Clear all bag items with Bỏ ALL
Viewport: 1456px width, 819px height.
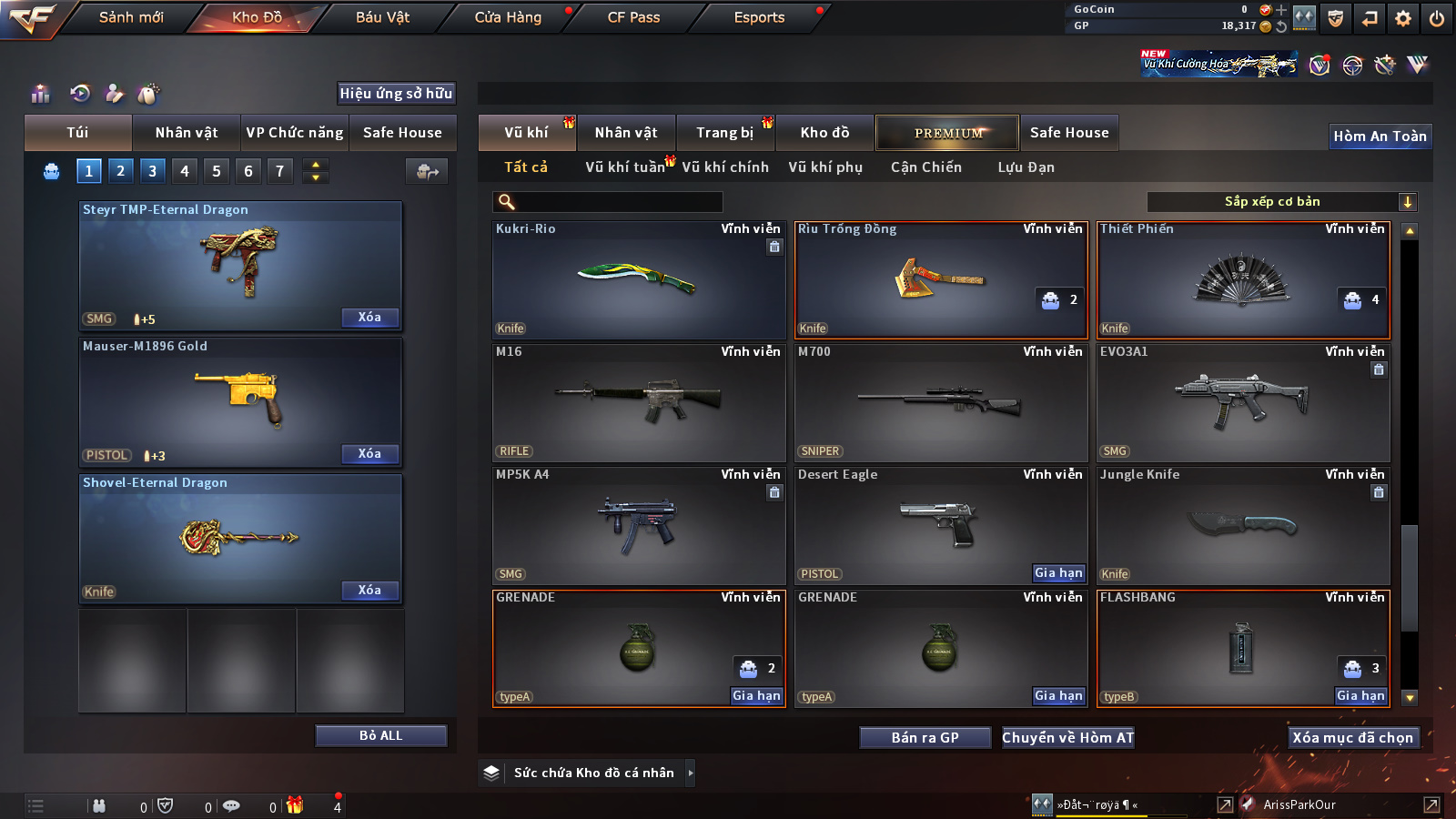click(380, 735)
